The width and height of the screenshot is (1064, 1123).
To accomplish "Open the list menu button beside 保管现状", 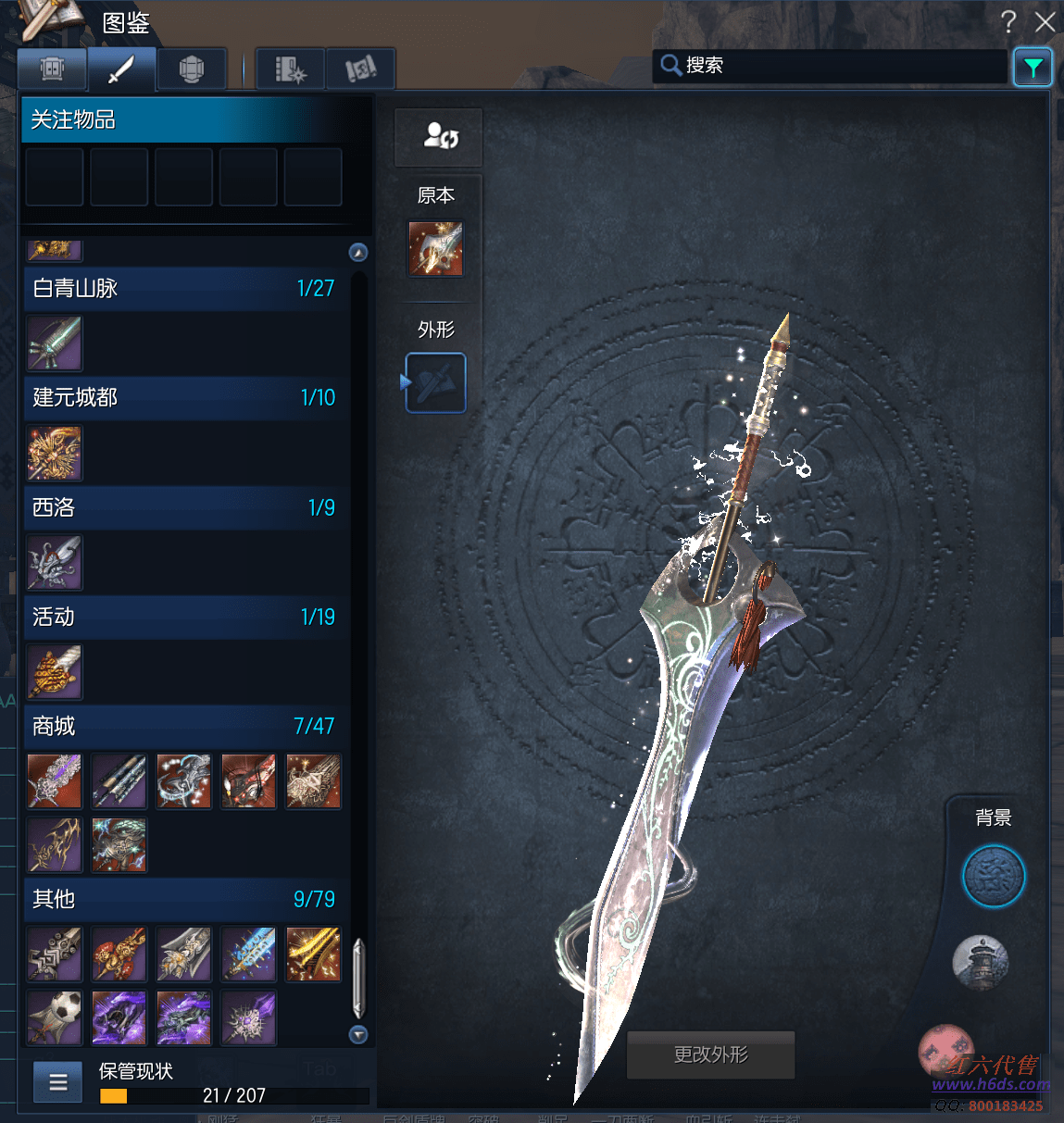I will tap(57, 1081).
